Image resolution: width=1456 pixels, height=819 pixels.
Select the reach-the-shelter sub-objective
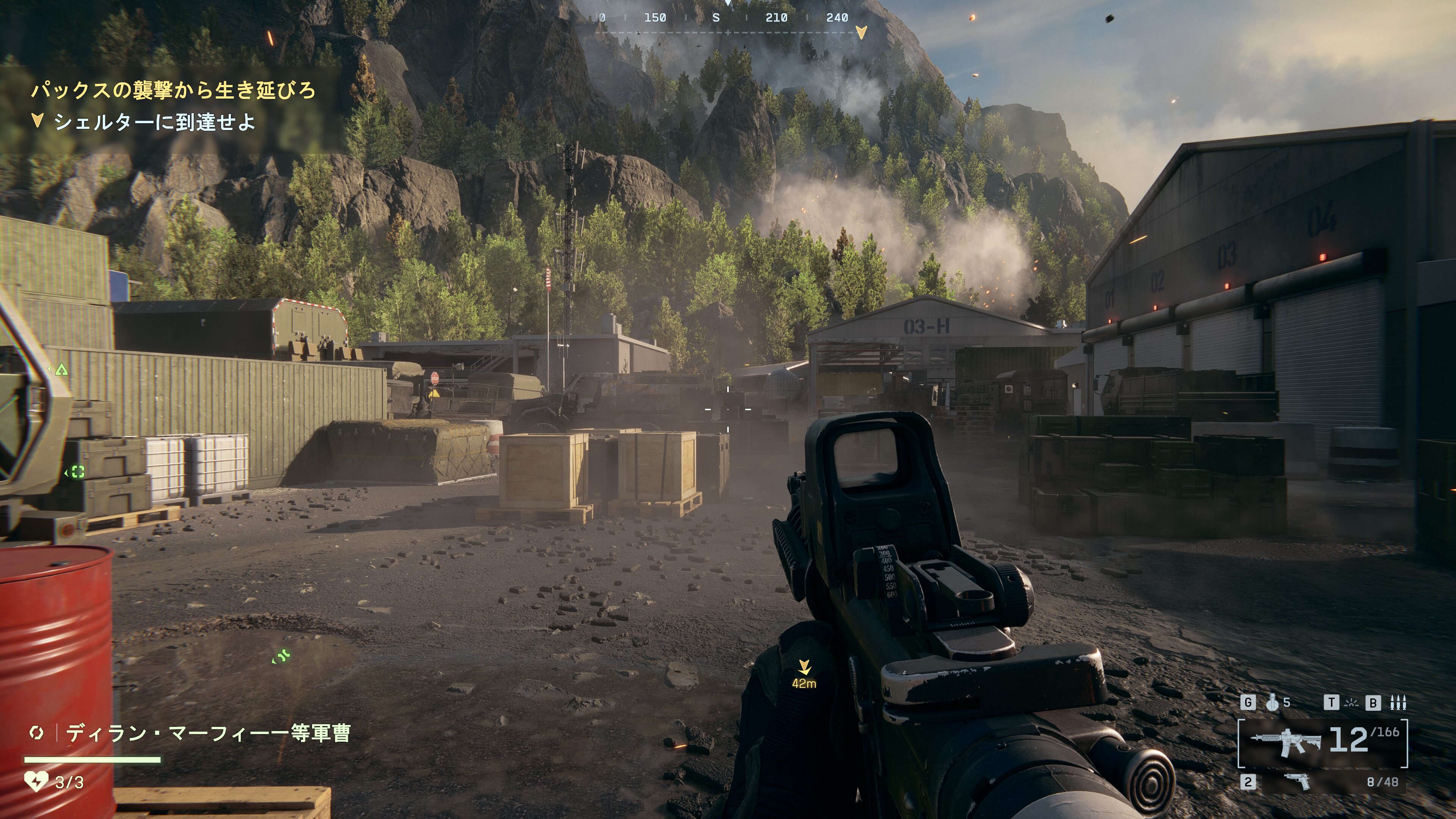click(154, 122)
